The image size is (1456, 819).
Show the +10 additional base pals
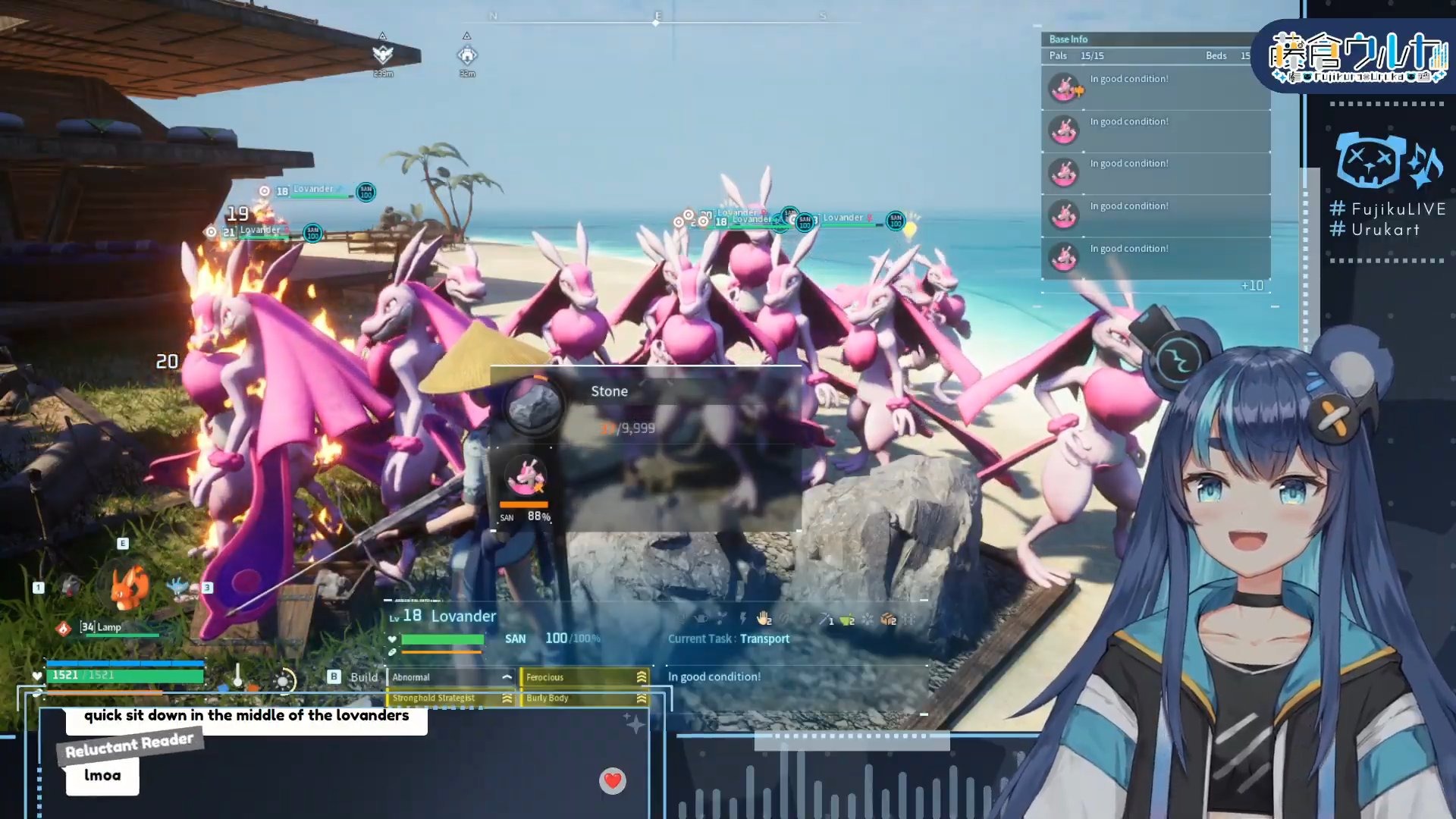(1252, 286)
